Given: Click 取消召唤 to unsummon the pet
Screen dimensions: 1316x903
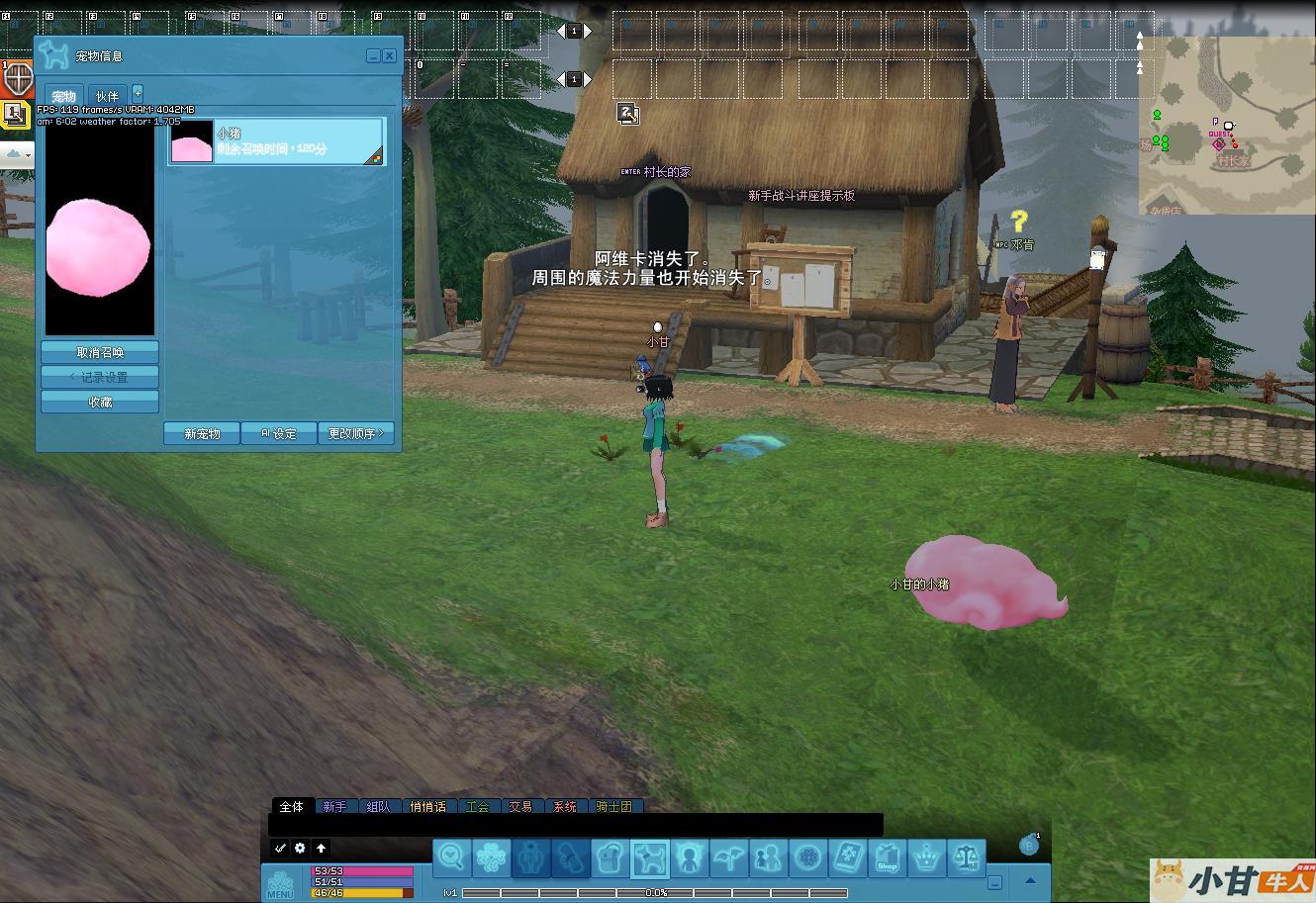Looking at the screenshot, I should (x=100, y=352).
